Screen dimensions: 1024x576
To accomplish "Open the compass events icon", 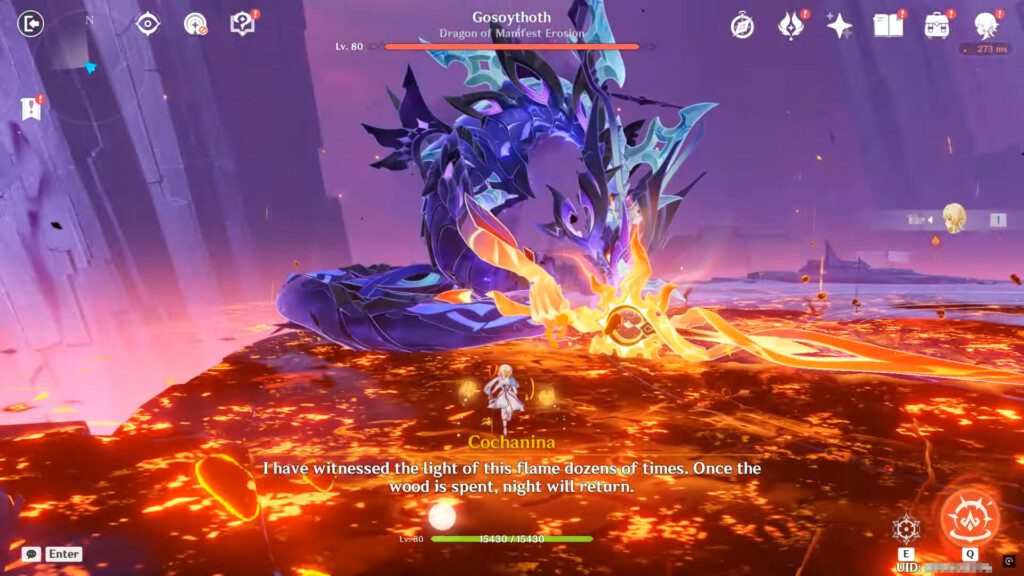I will (742, 26).
